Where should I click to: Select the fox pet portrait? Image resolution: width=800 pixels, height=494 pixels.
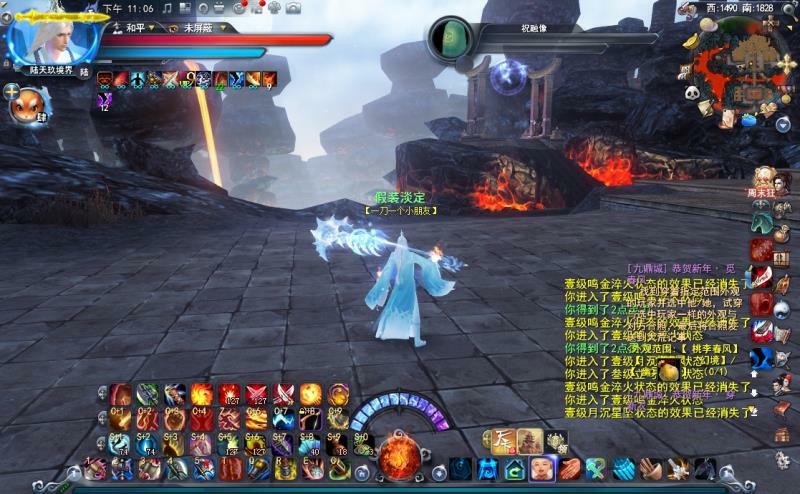pyautogui.click(x=28, y=104)
